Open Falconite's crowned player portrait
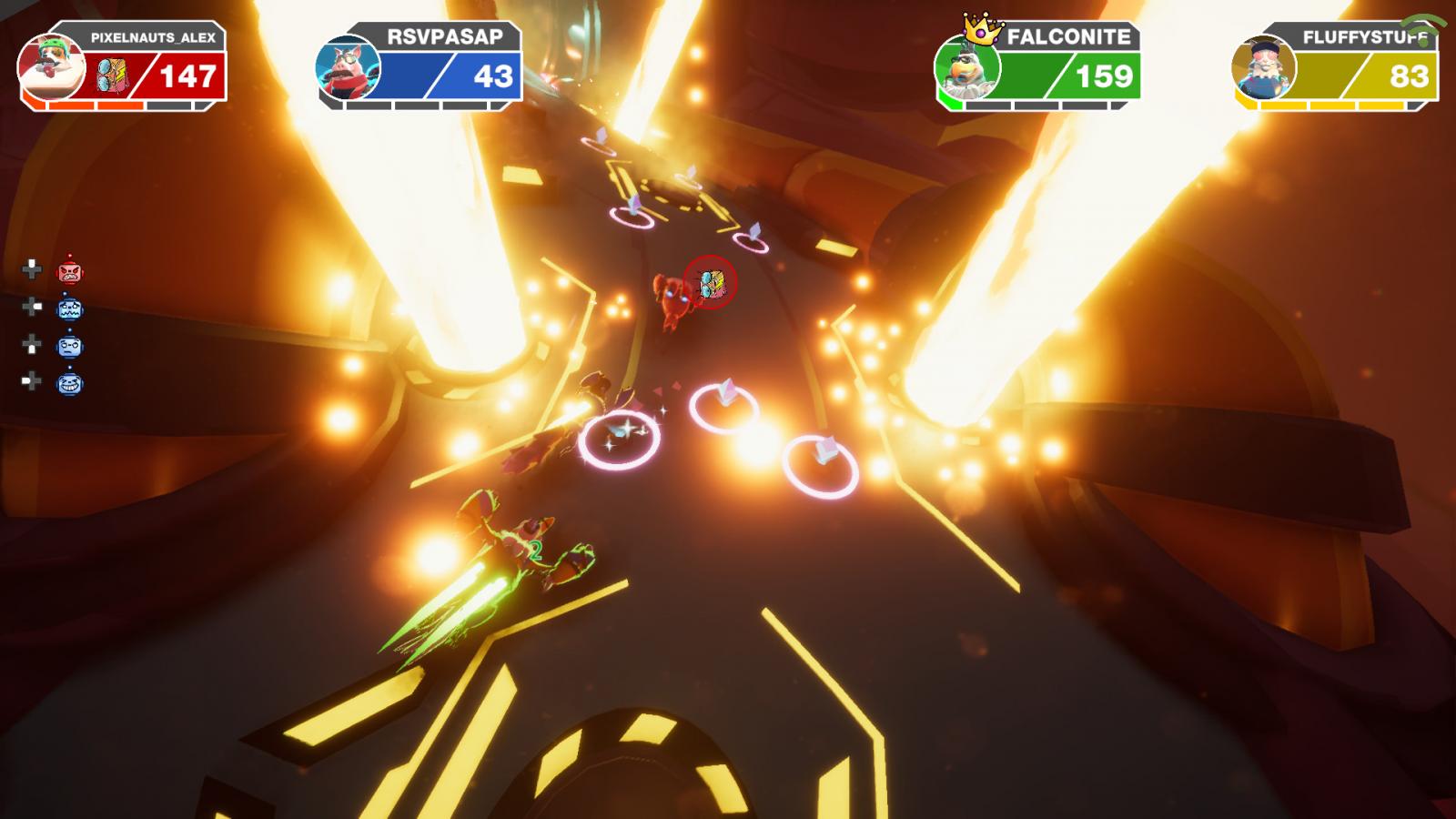This screenshot has width=1456, height=819. pyautogui.click(x=966, y=66)
